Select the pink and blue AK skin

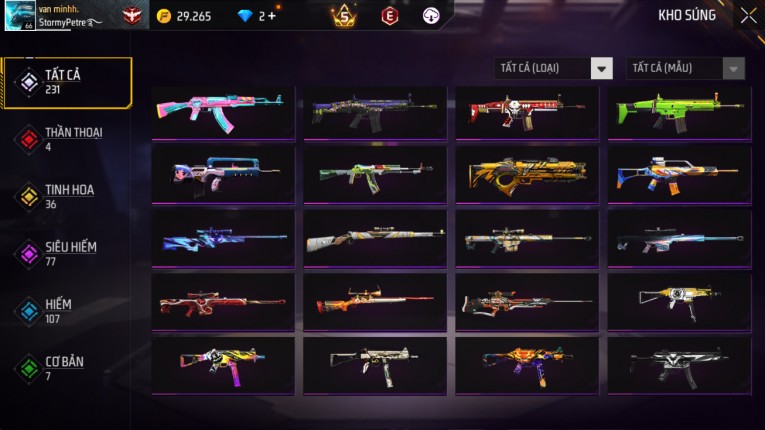click(x=223, y=111)
